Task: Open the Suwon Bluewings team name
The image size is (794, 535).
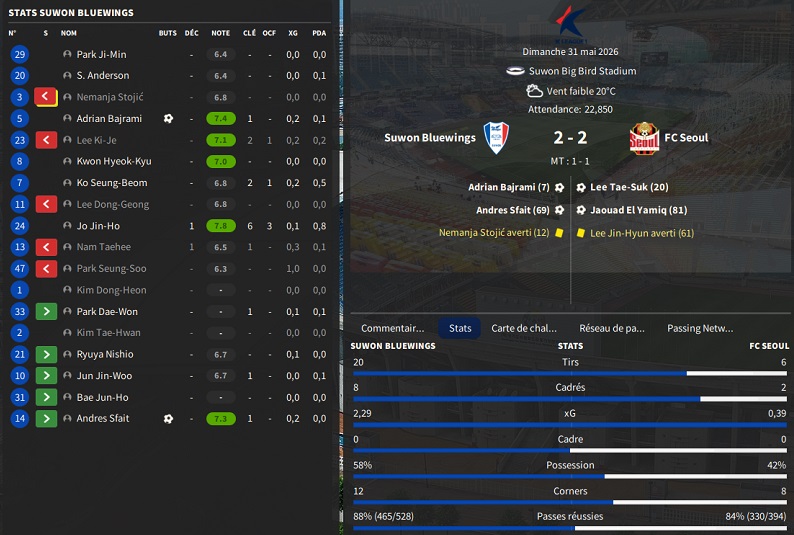Action: tap(430, 138)
